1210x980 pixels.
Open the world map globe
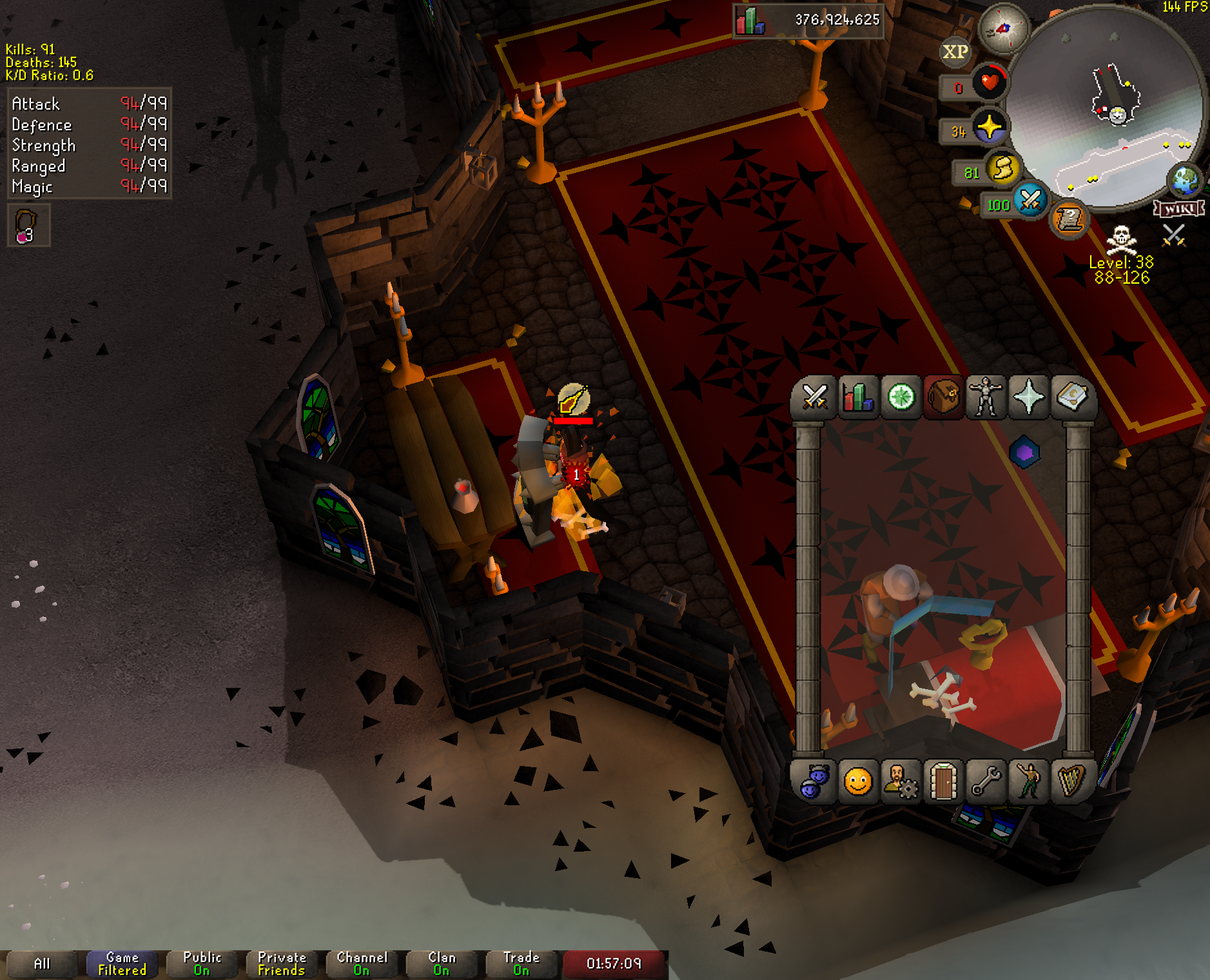coord(1186,181)
